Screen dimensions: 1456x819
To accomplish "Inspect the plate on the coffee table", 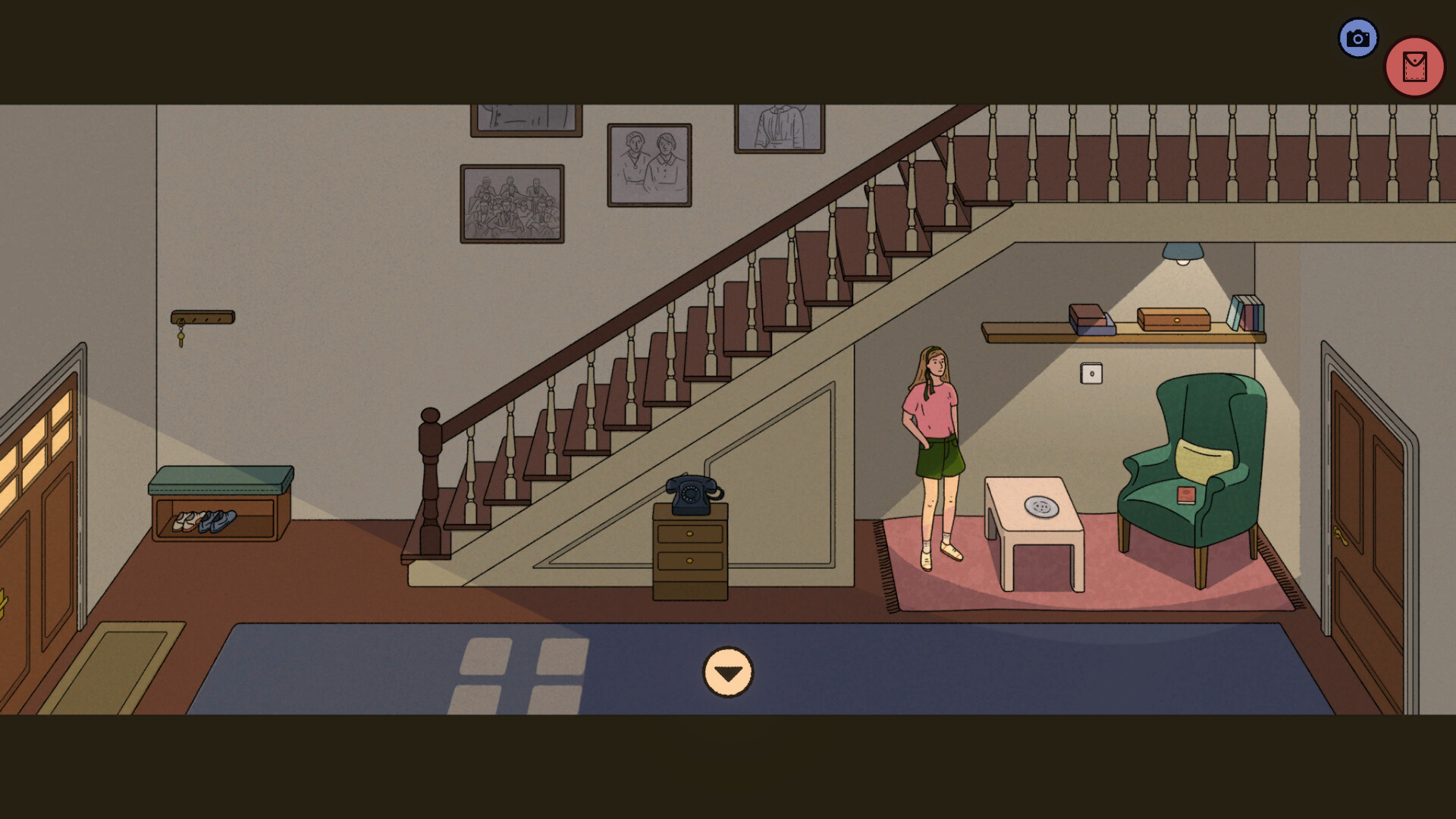I will click(1041, 506).
